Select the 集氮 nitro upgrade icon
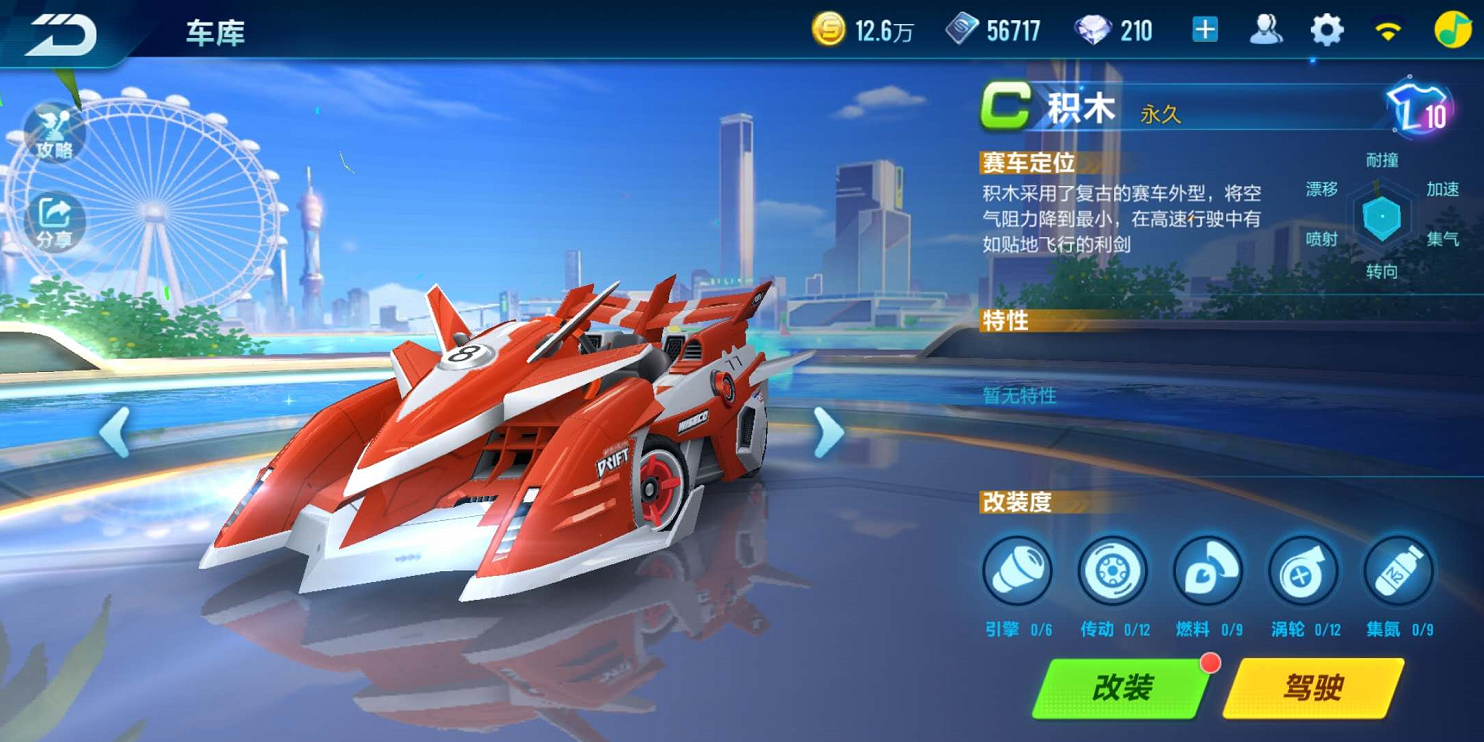 1398,572
